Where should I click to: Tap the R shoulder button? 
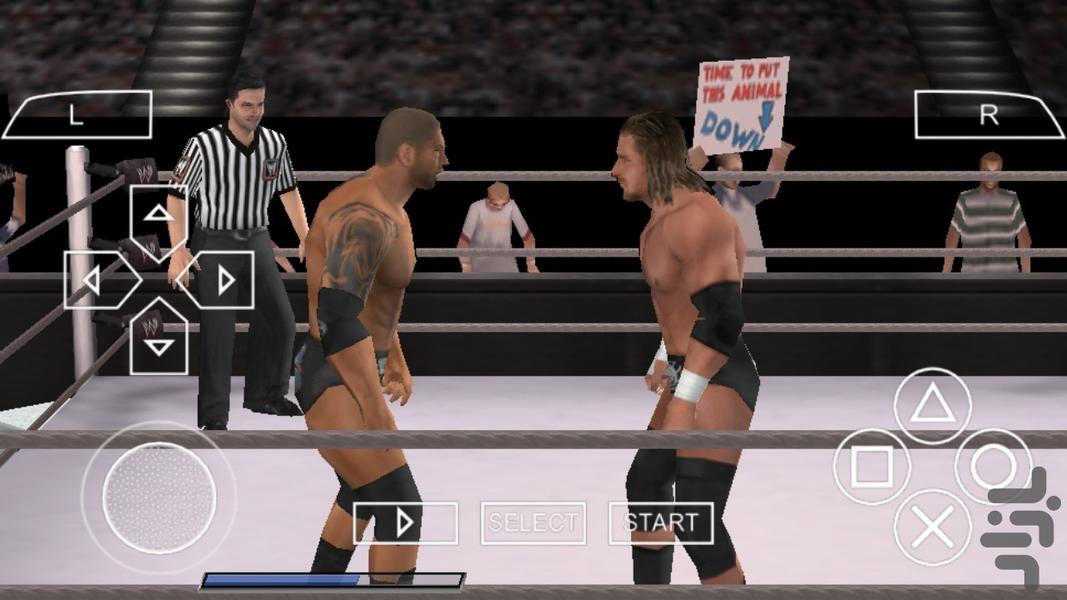[988, 115]
